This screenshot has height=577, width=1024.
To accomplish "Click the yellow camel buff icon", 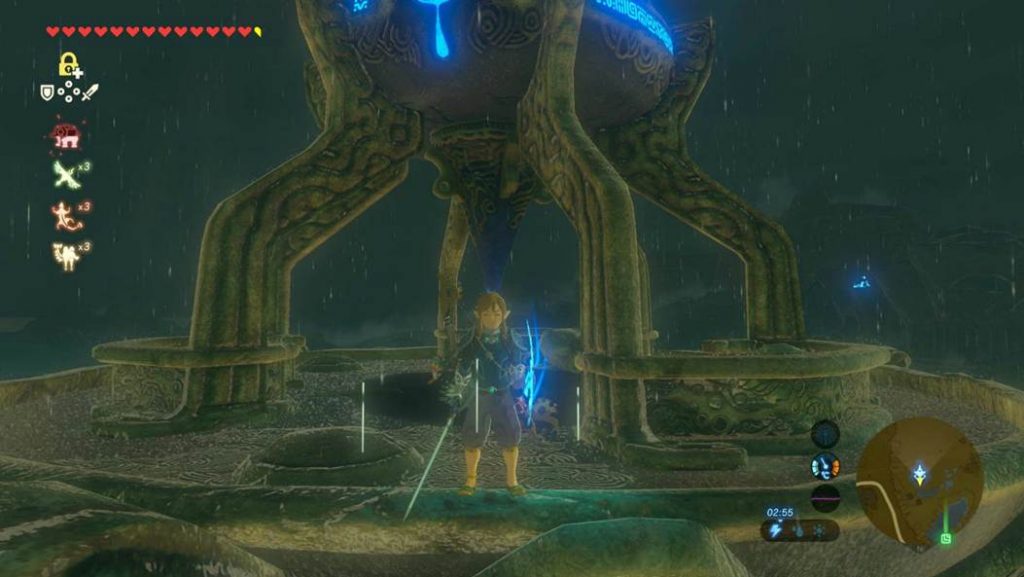I will (66, 254).
